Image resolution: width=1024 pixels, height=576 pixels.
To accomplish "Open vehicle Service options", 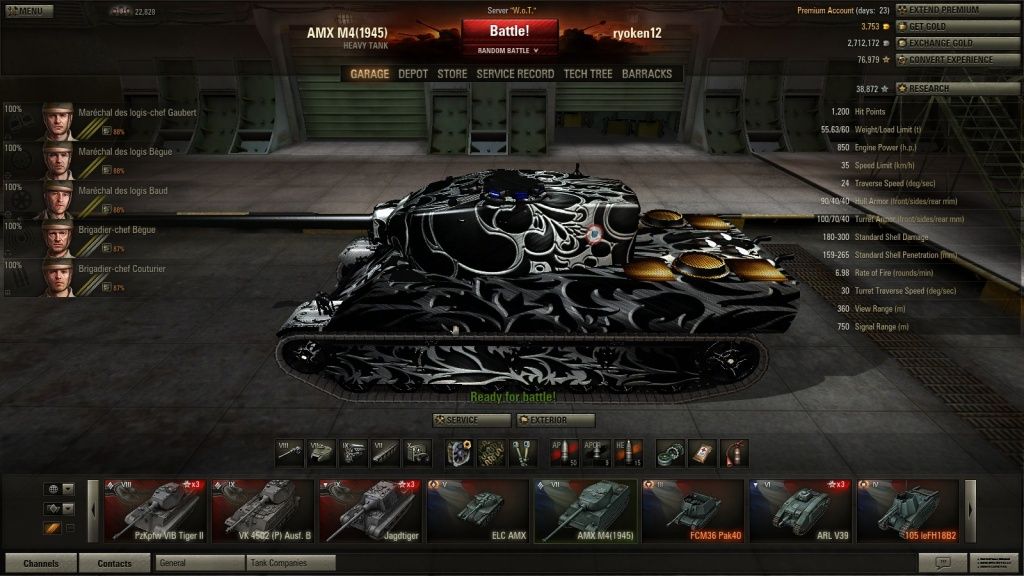I will coord(471,420).
